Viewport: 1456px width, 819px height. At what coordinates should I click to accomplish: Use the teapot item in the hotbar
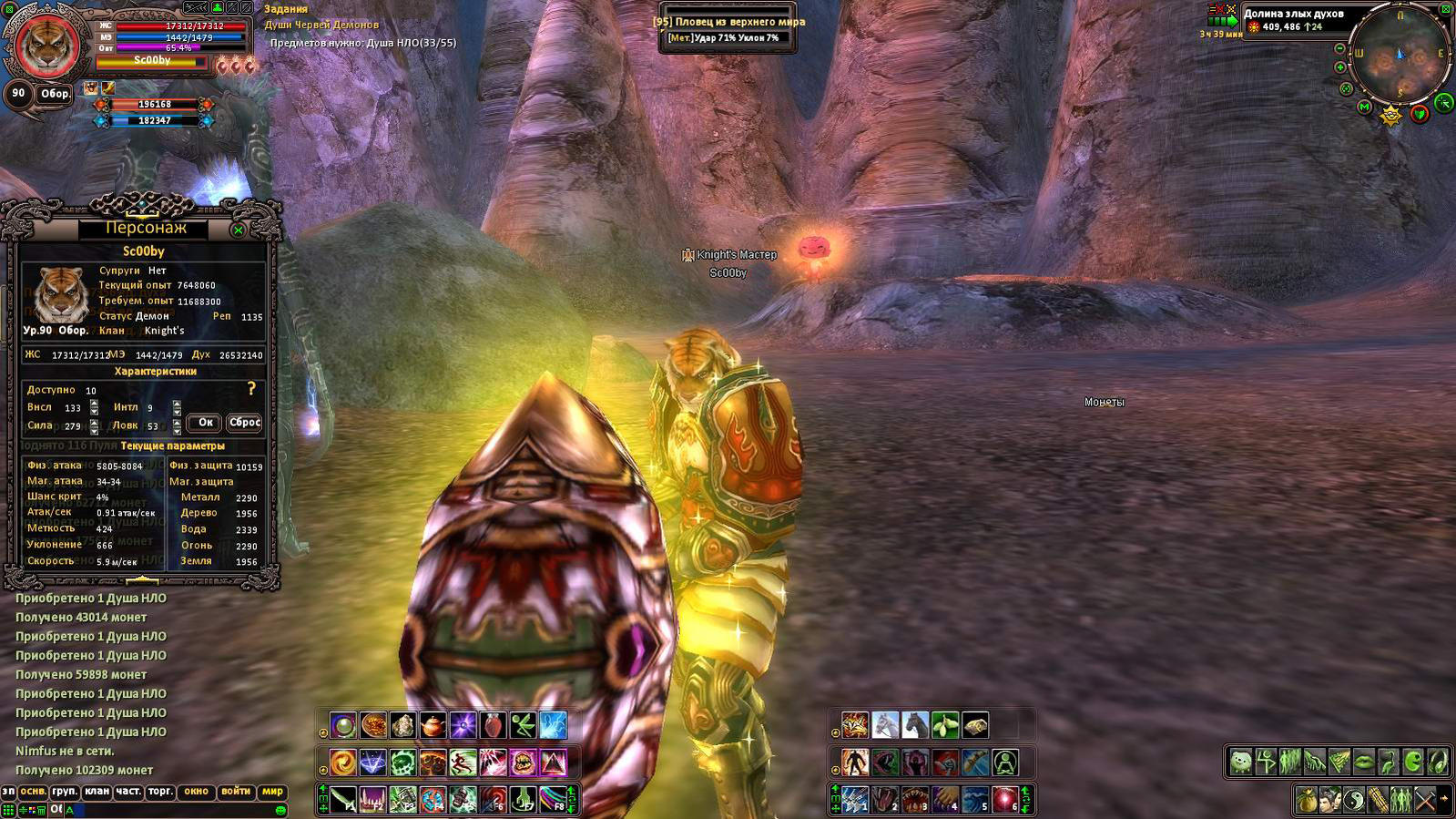tap(433, 726)
